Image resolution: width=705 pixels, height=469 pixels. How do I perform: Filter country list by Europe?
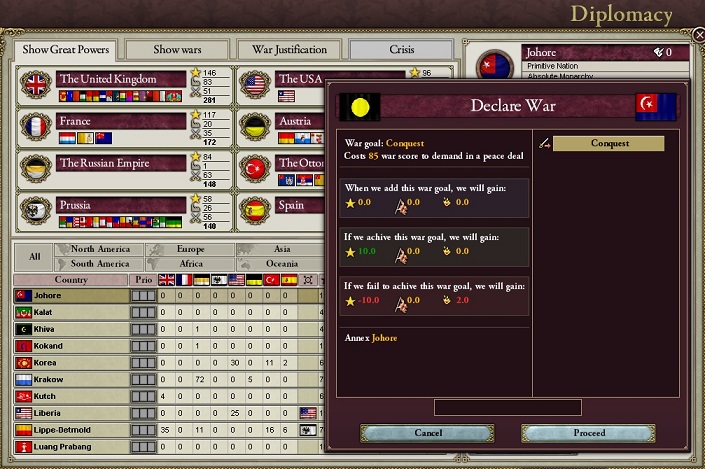(190, 249)
